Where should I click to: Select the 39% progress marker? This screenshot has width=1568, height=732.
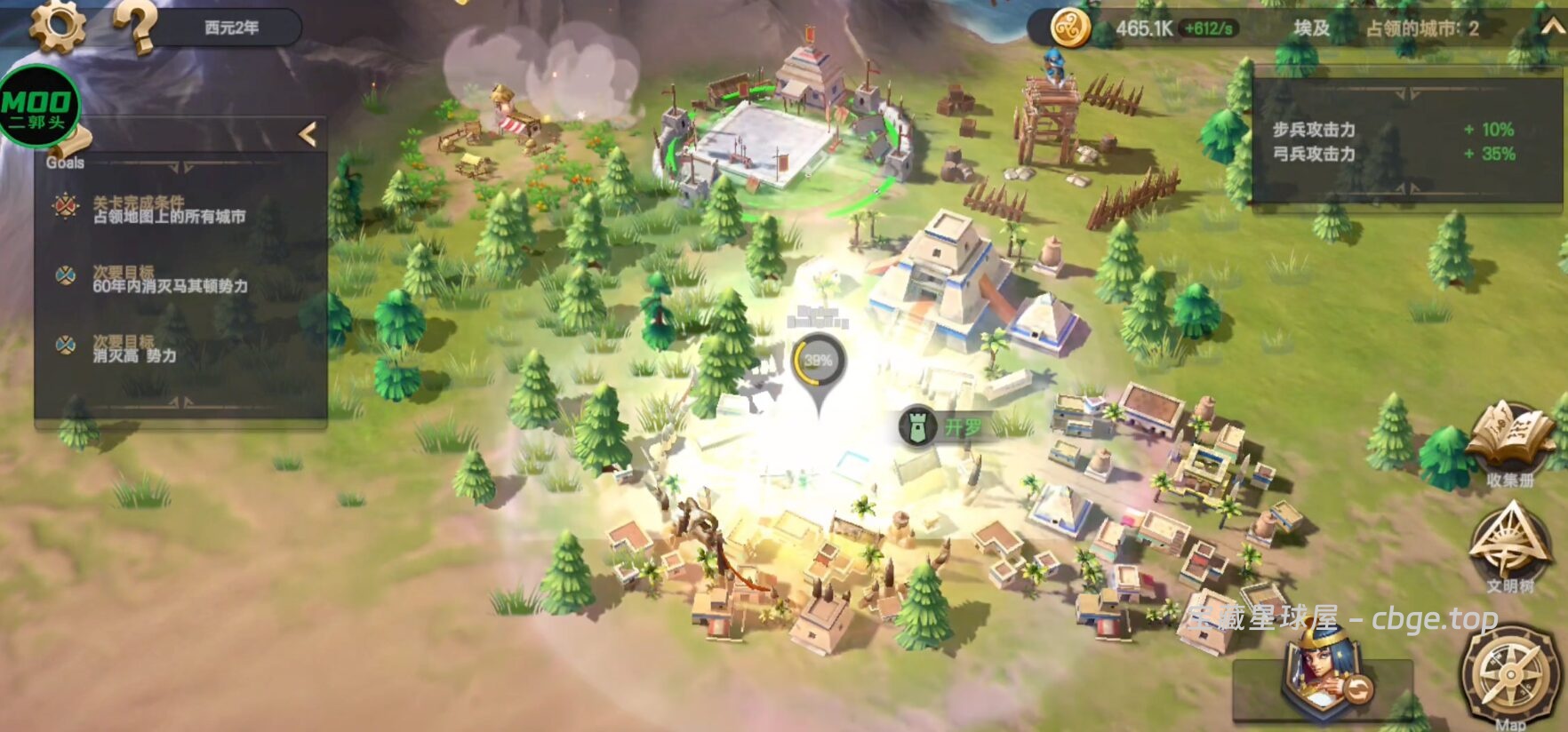click(818, 362)
